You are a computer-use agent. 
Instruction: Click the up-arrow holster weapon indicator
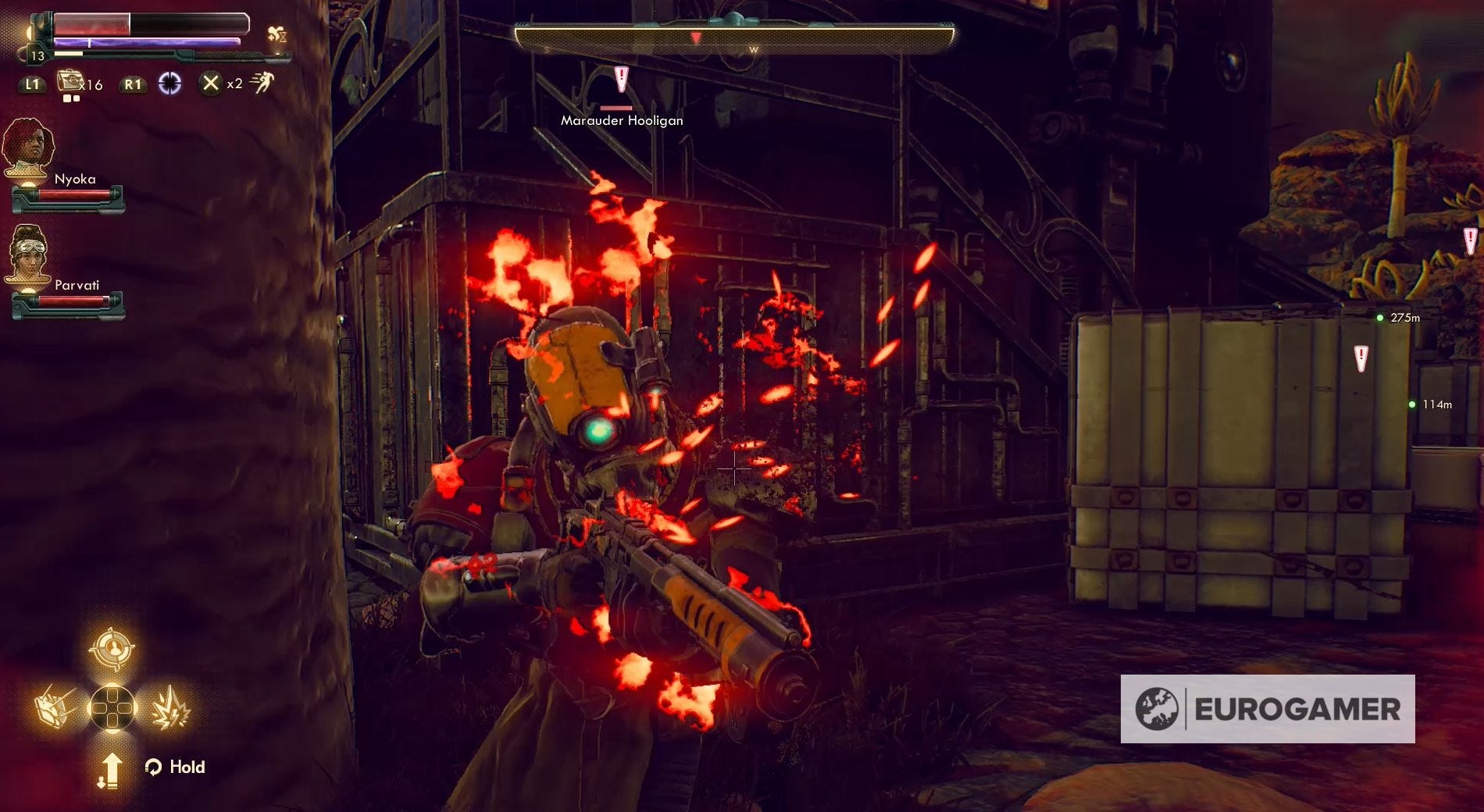coord(112,769)
